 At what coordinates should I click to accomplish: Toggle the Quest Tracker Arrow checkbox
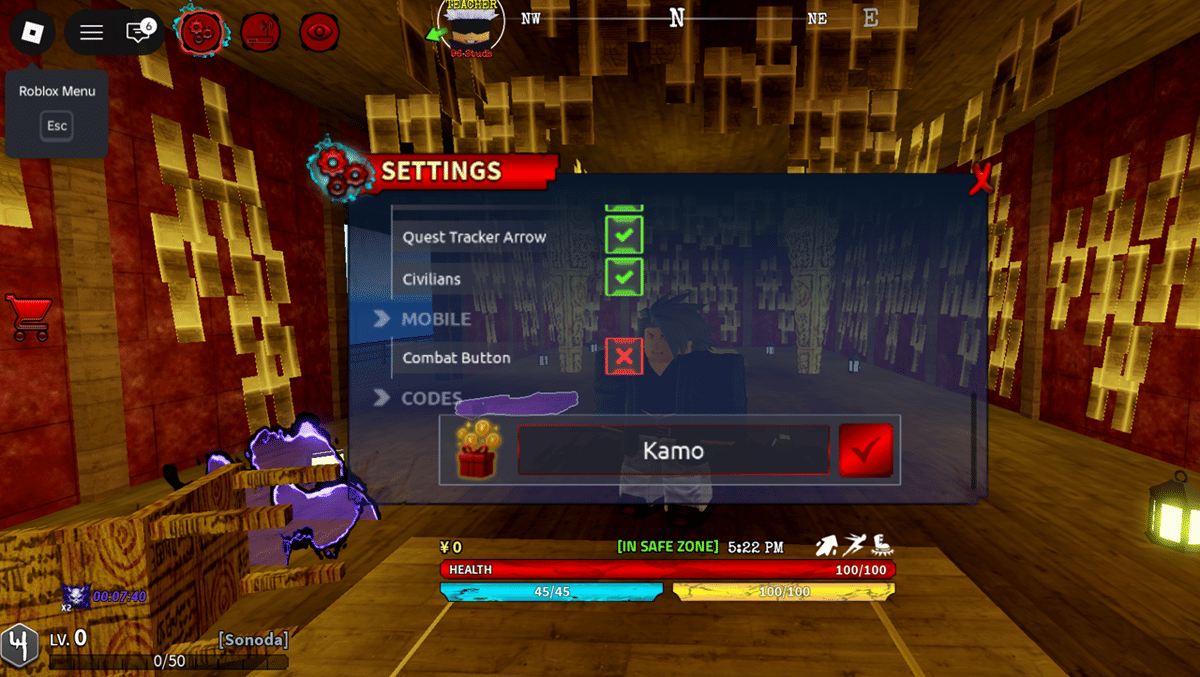pyautogui.click(x=624, y=237)
